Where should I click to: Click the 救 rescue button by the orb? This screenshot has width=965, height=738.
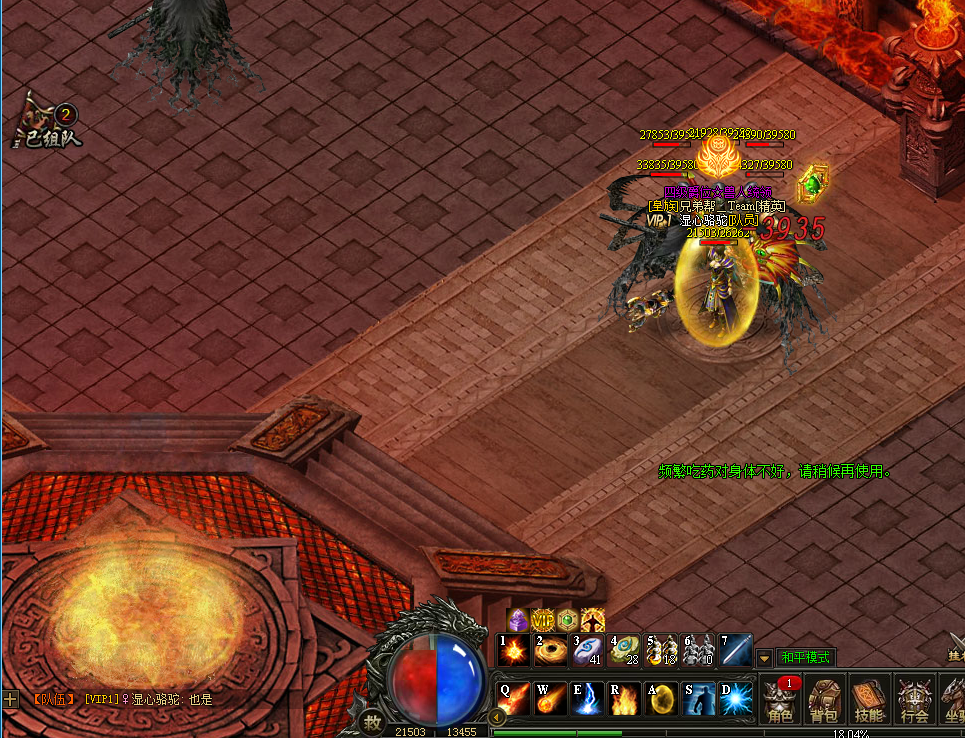coord(372,722)
